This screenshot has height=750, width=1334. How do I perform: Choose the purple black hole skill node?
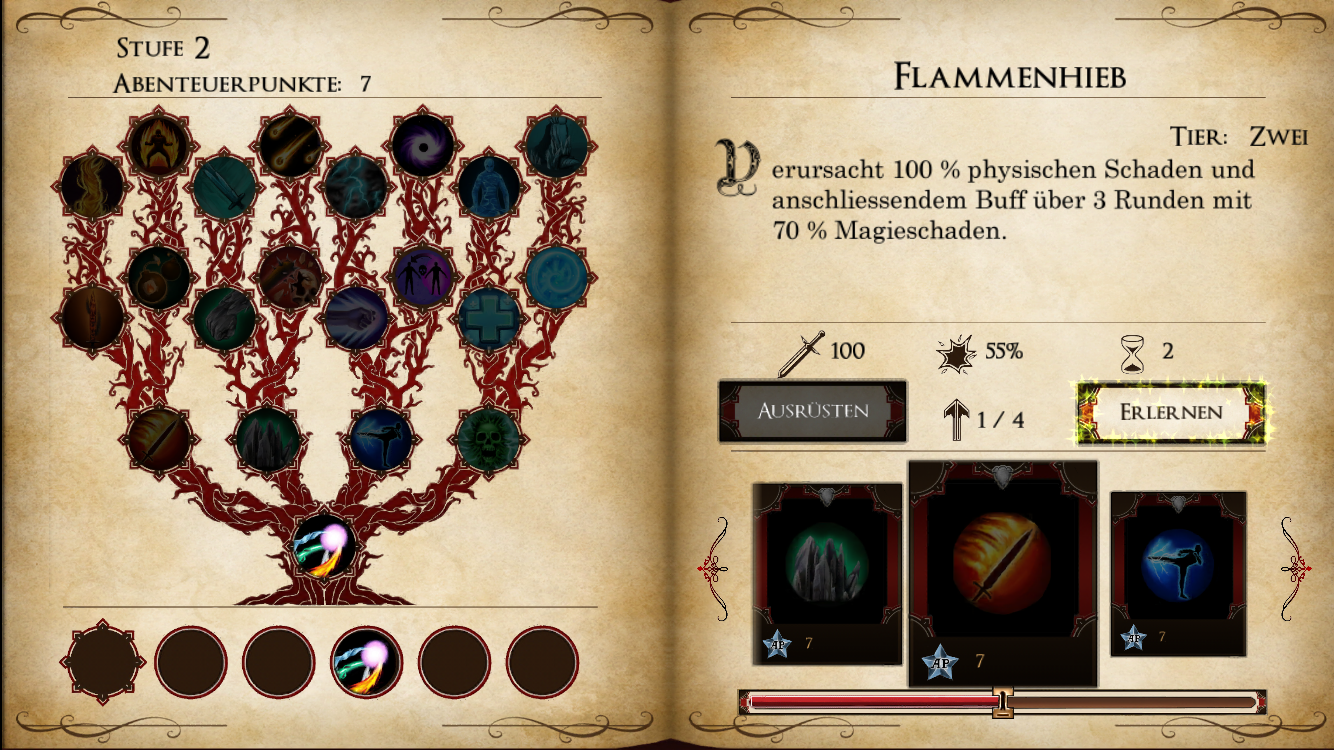tap(423, 147)
